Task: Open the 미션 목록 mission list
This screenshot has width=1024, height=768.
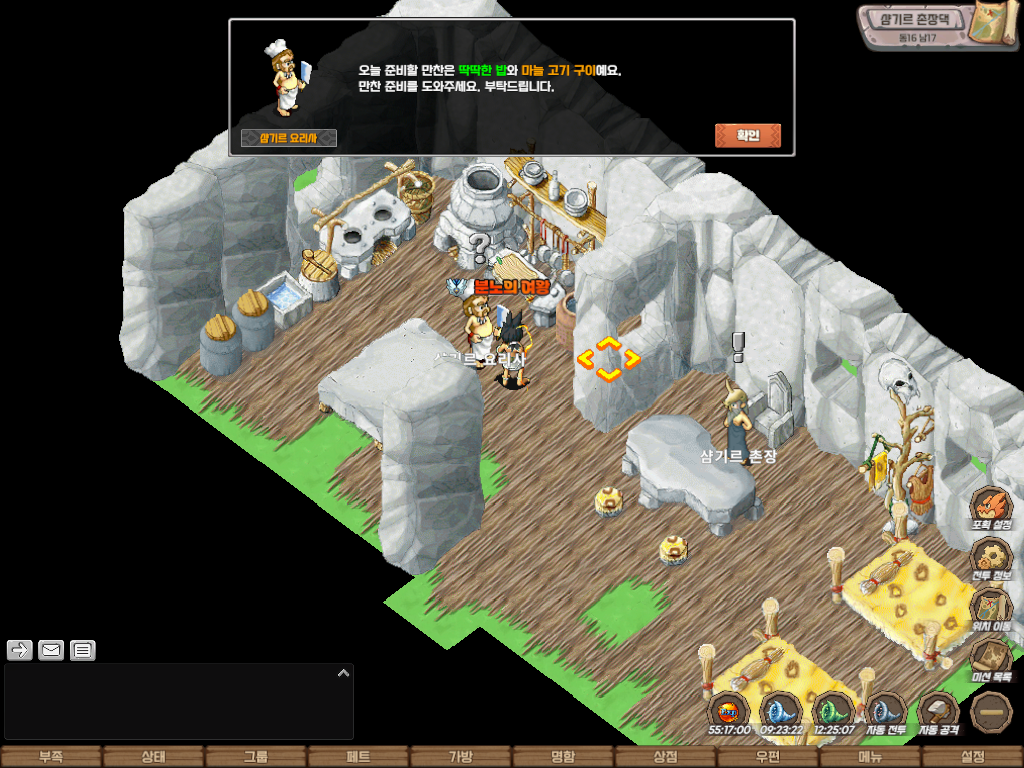Action: click(x=992, y=659)
